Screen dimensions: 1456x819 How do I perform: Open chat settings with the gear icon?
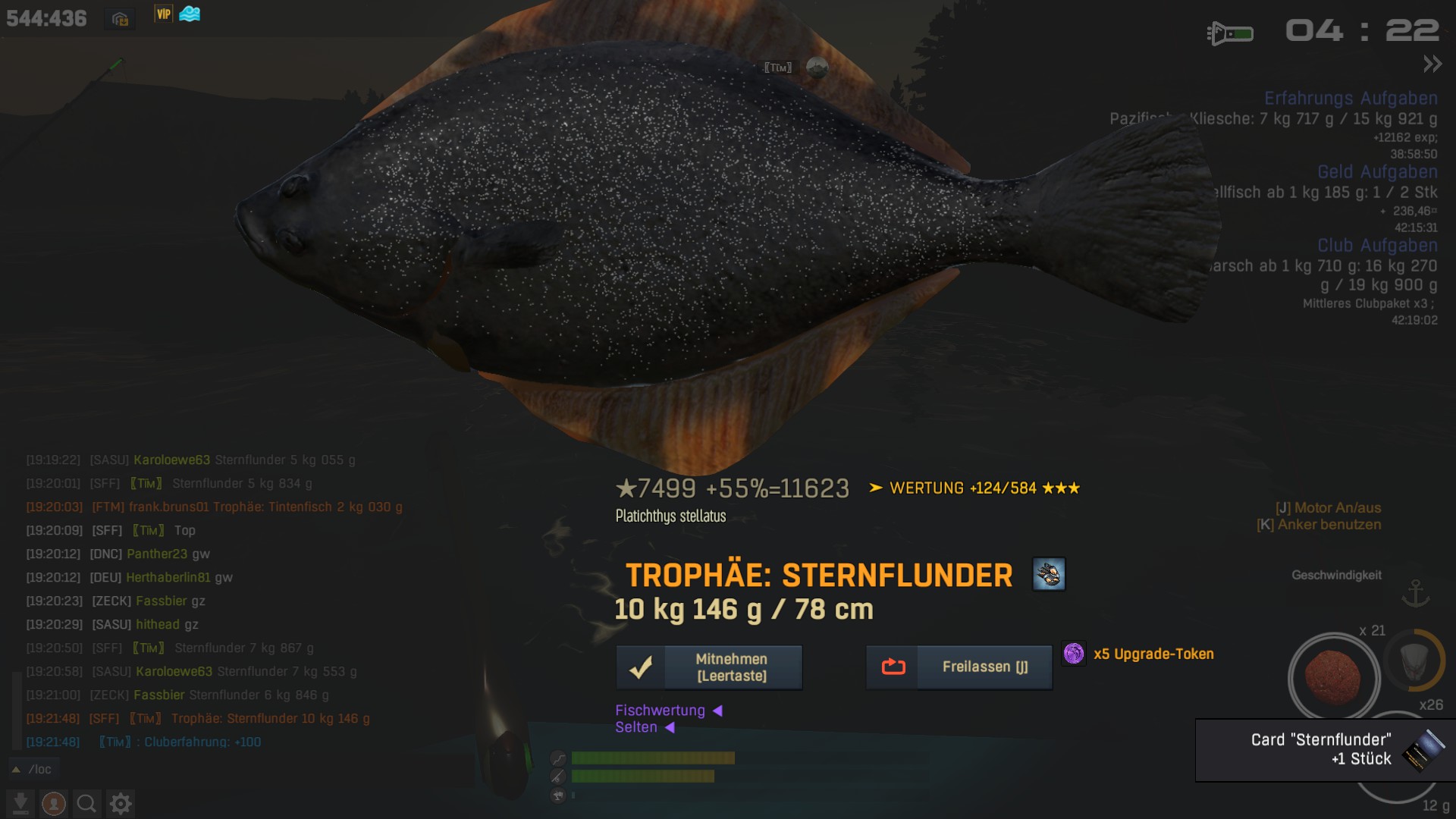coord(121,803)
